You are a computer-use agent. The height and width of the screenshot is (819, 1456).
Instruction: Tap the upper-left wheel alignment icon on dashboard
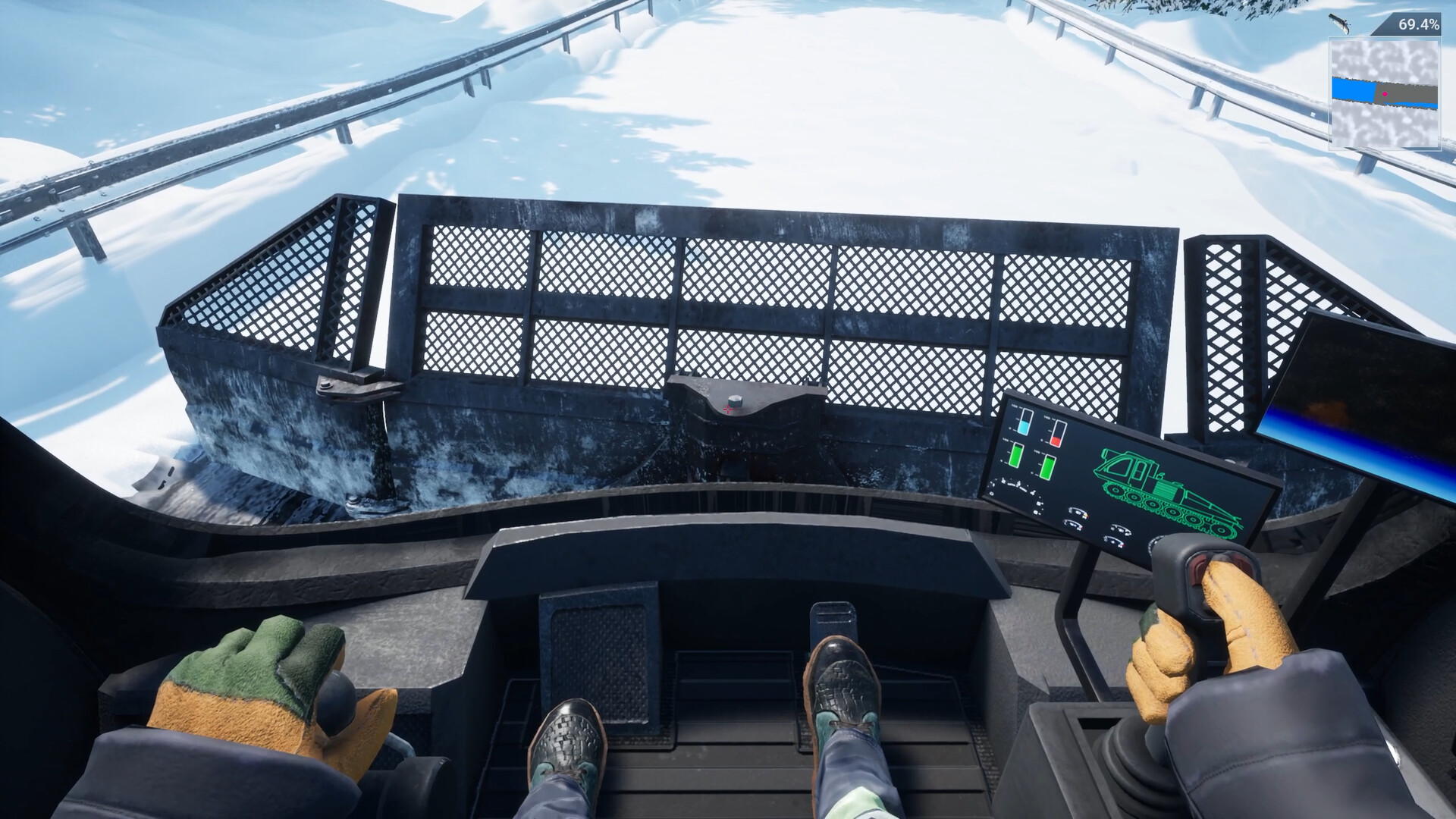tap(1078, 513)
